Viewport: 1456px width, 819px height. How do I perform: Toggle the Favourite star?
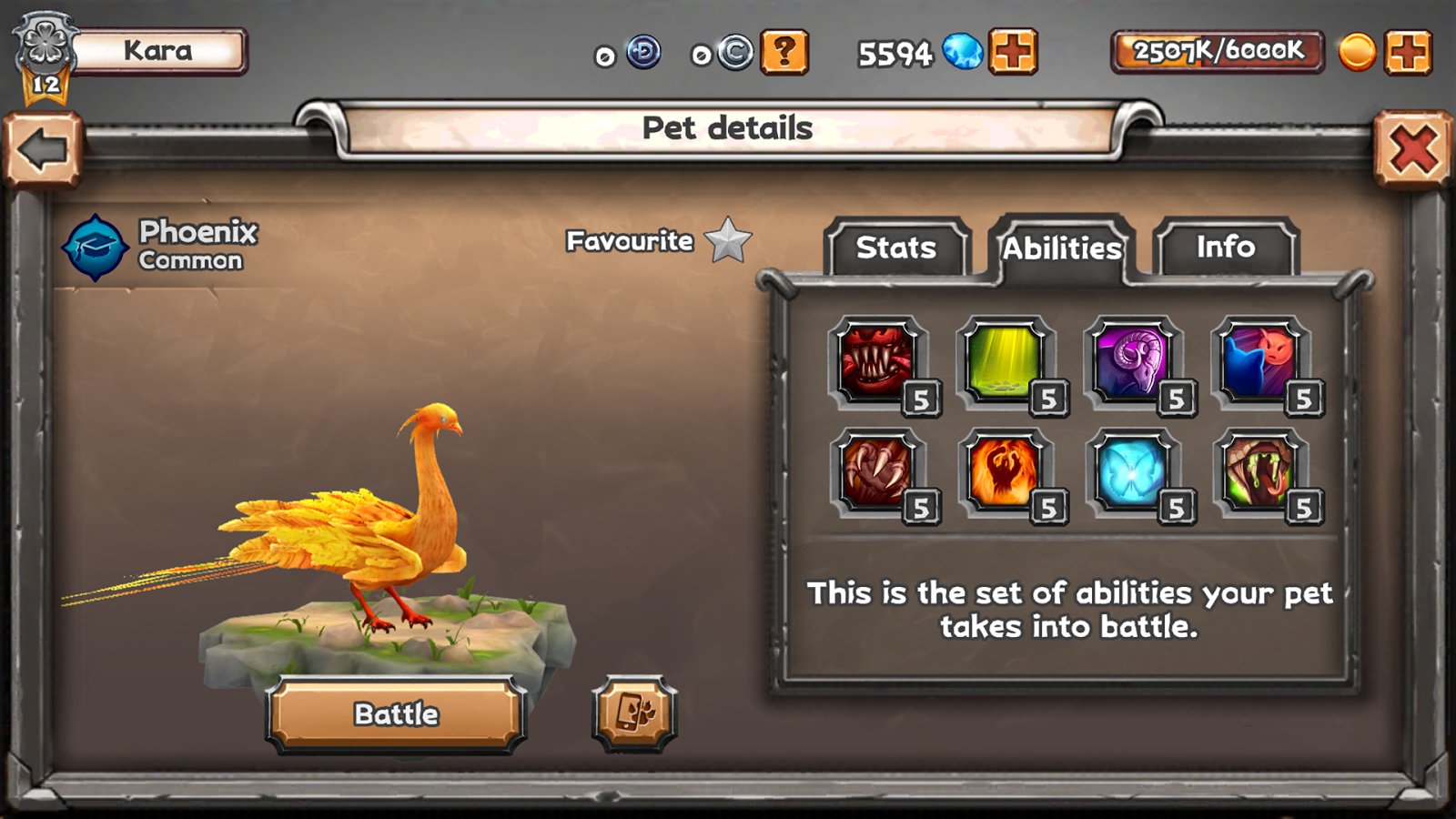pos(728,240)
